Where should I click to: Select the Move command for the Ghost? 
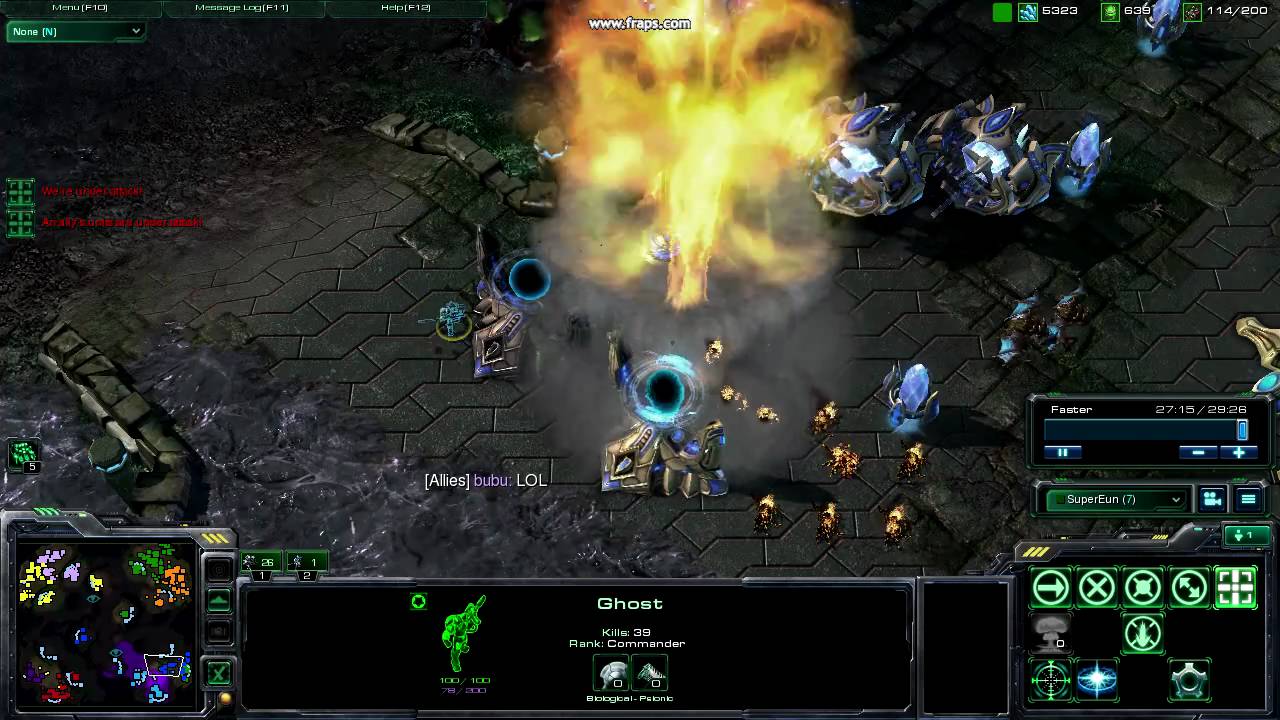point(1051,587)
